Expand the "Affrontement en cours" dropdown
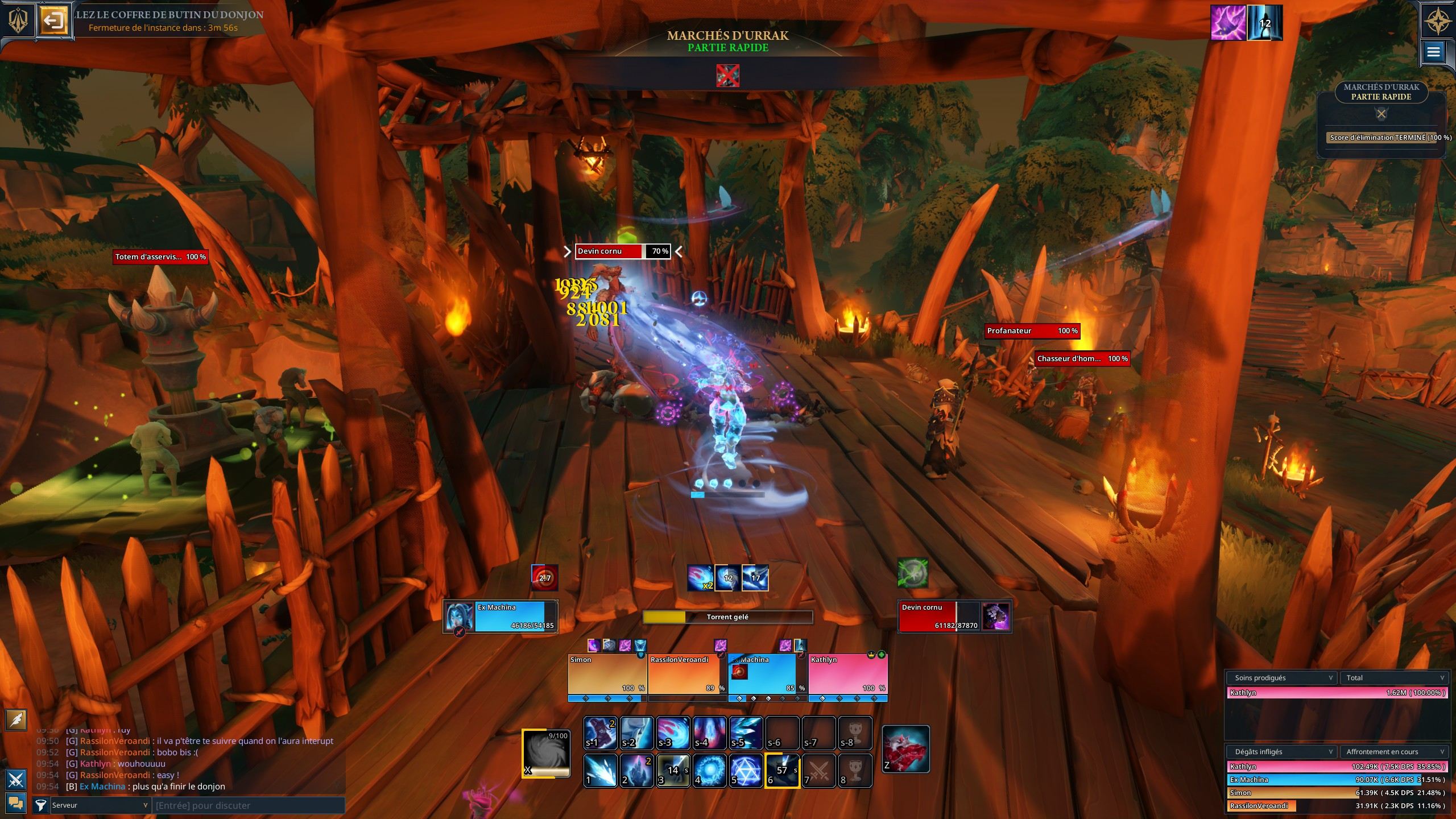Image resolution: width=1456 pixels, height=819 pixels. (1393, 751)
